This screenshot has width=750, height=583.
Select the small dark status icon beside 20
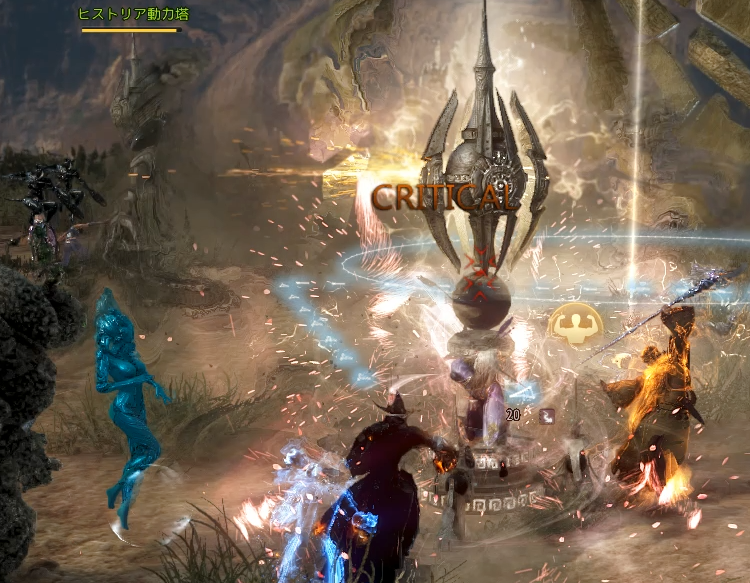coord(547,415)
